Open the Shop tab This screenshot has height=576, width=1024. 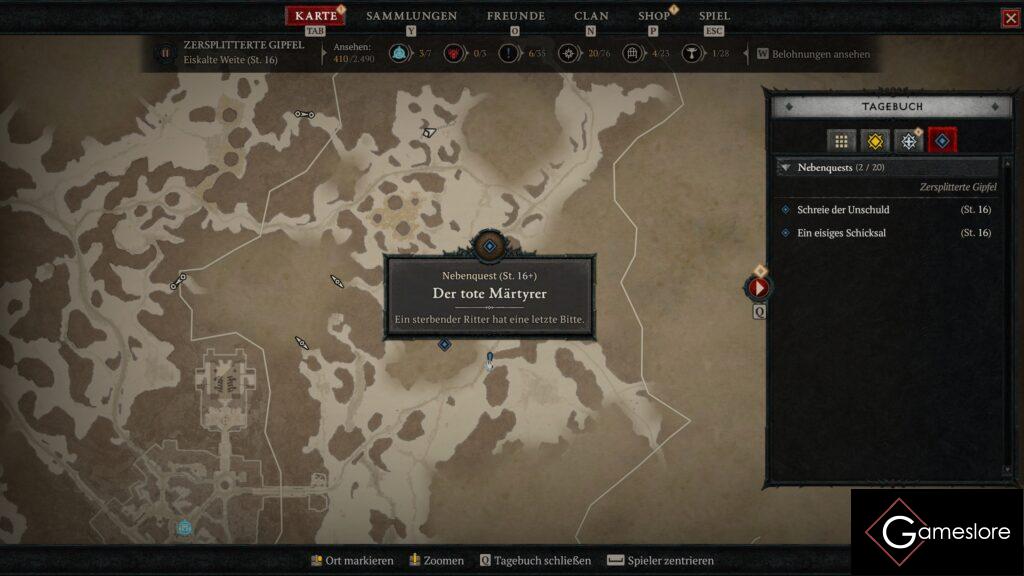tap(654, 16)
